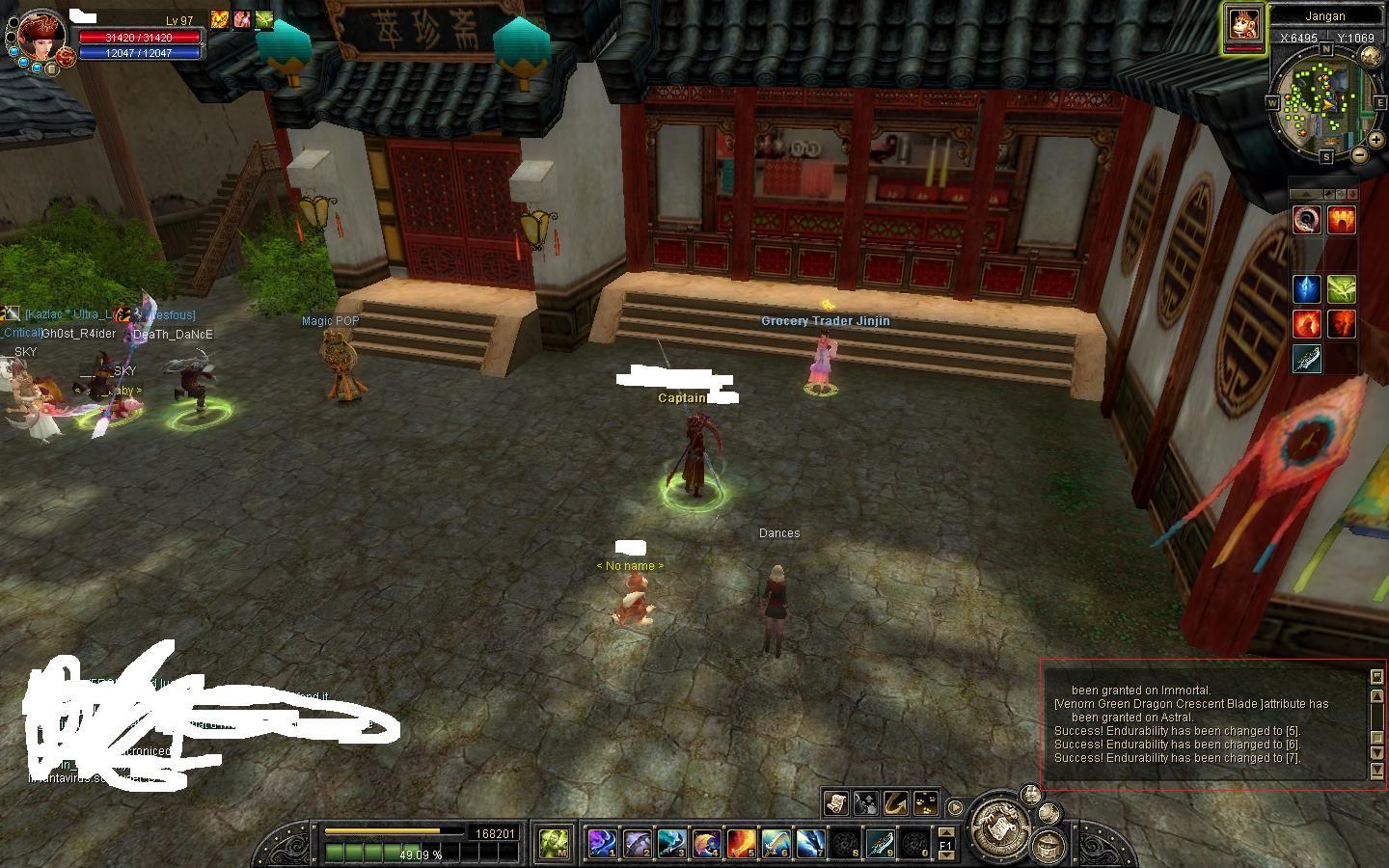Use hotbar slot 9 blade skill
The width and height of the screenshot is (1389, 868).
880,844
